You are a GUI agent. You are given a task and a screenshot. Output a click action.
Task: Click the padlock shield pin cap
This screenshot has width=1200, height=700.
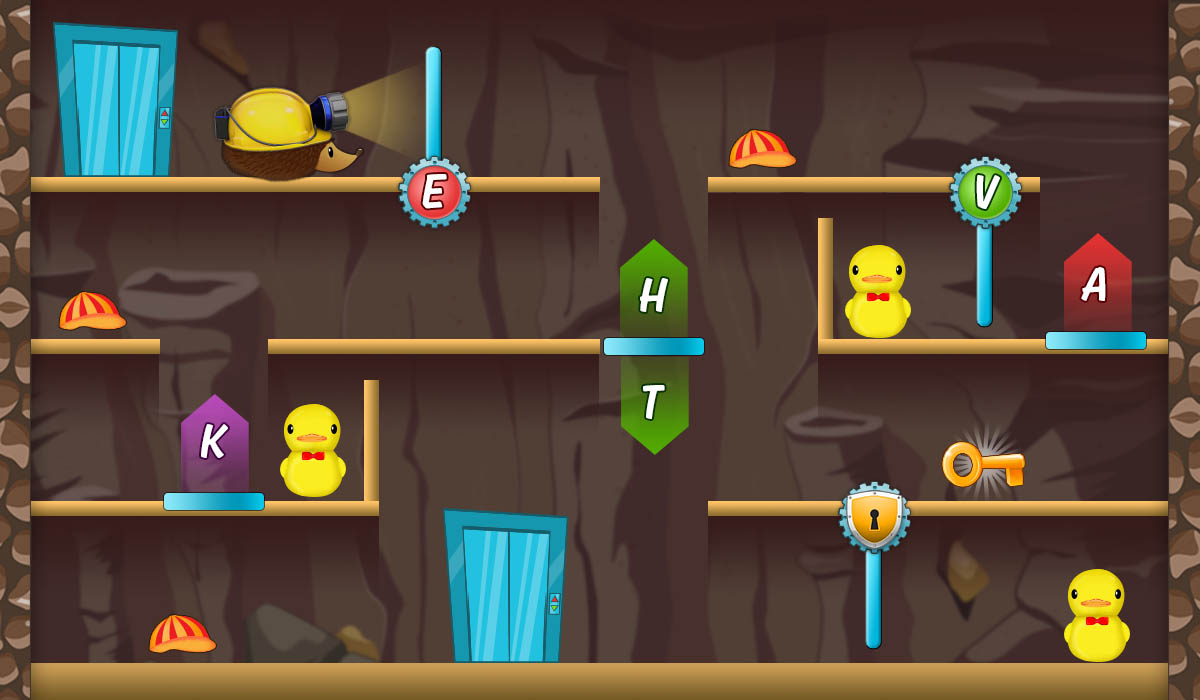point(874,517)
